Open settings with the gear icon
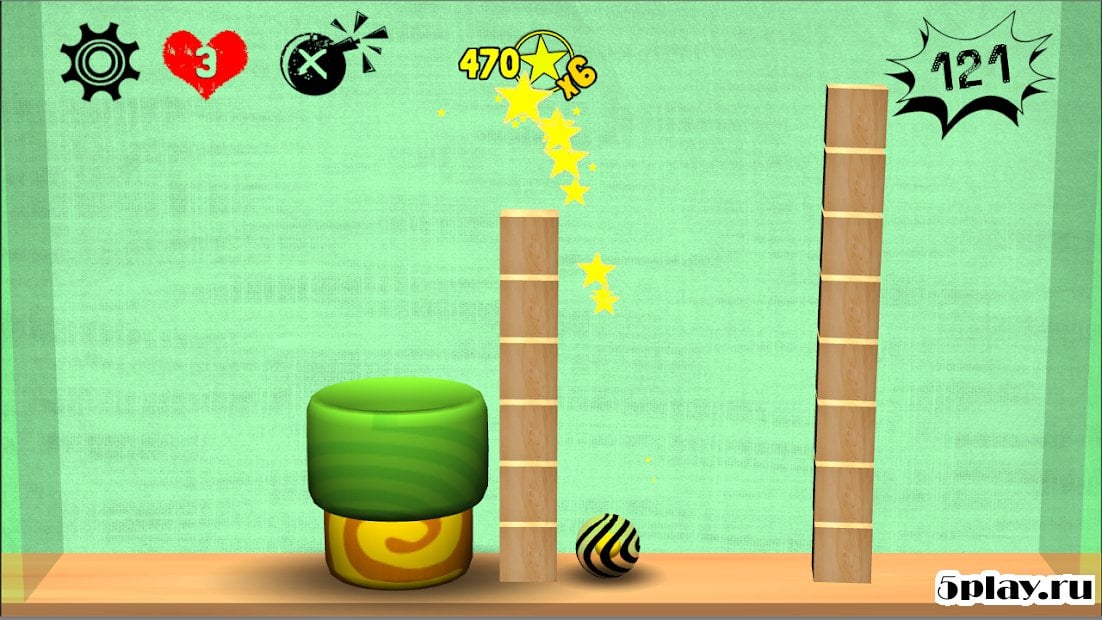The image size is (1102, 620). coord(98,62)
